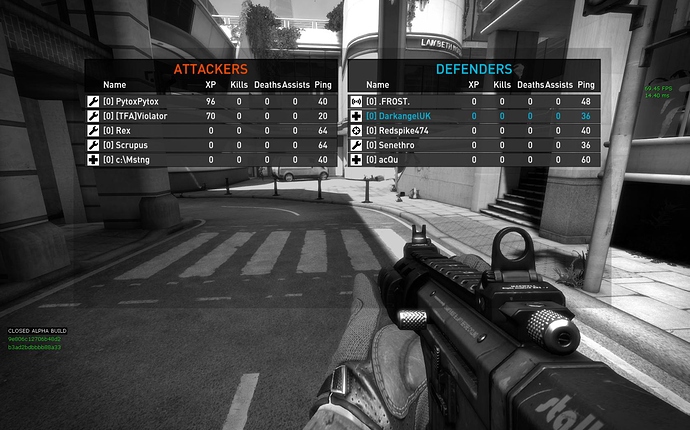
Task: Click the DEFENDERS team header
Action: coord(474,69)
